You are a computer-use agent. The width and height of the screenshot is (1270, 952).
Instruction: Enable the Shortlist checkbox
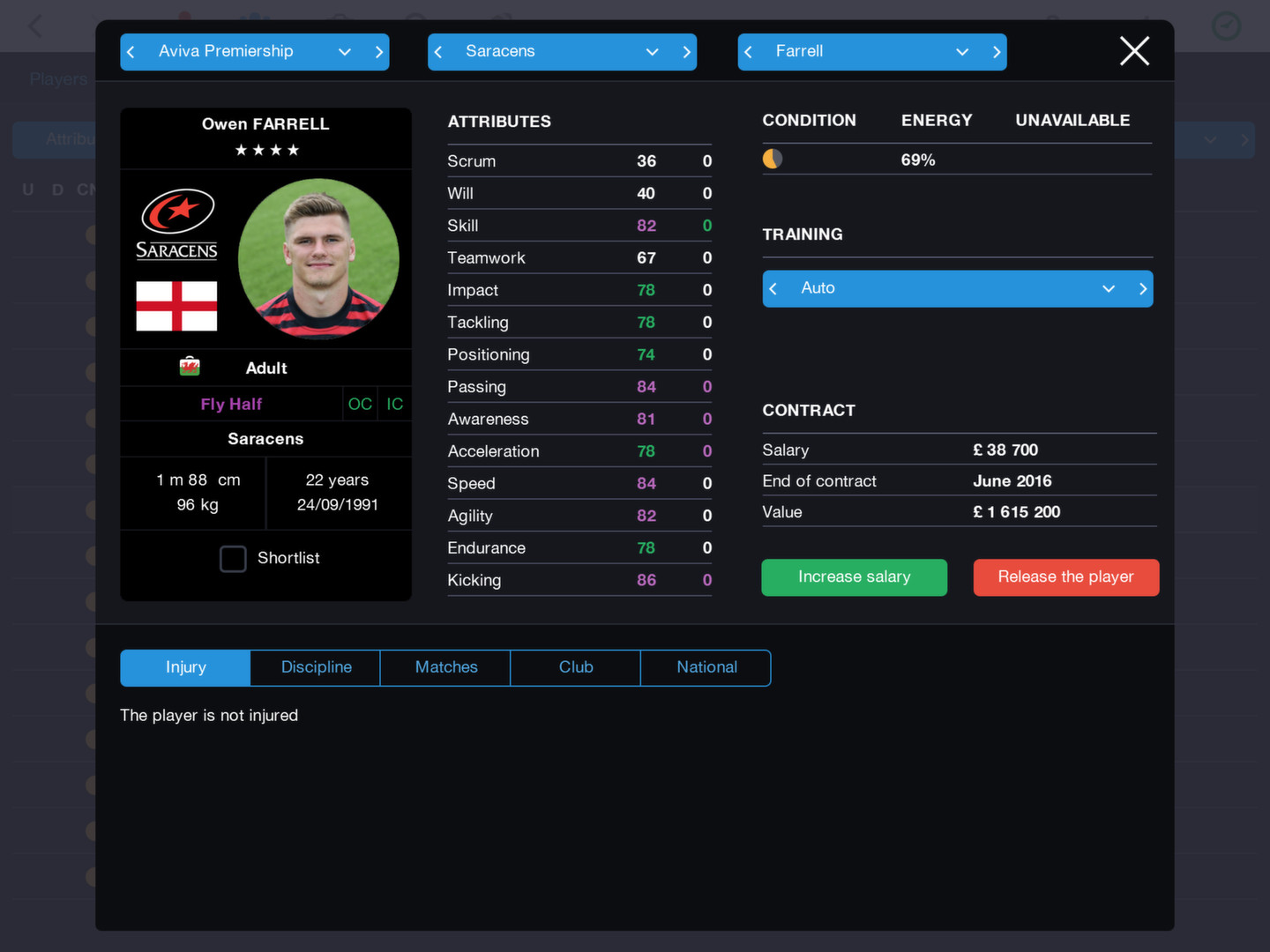[233, 558]
